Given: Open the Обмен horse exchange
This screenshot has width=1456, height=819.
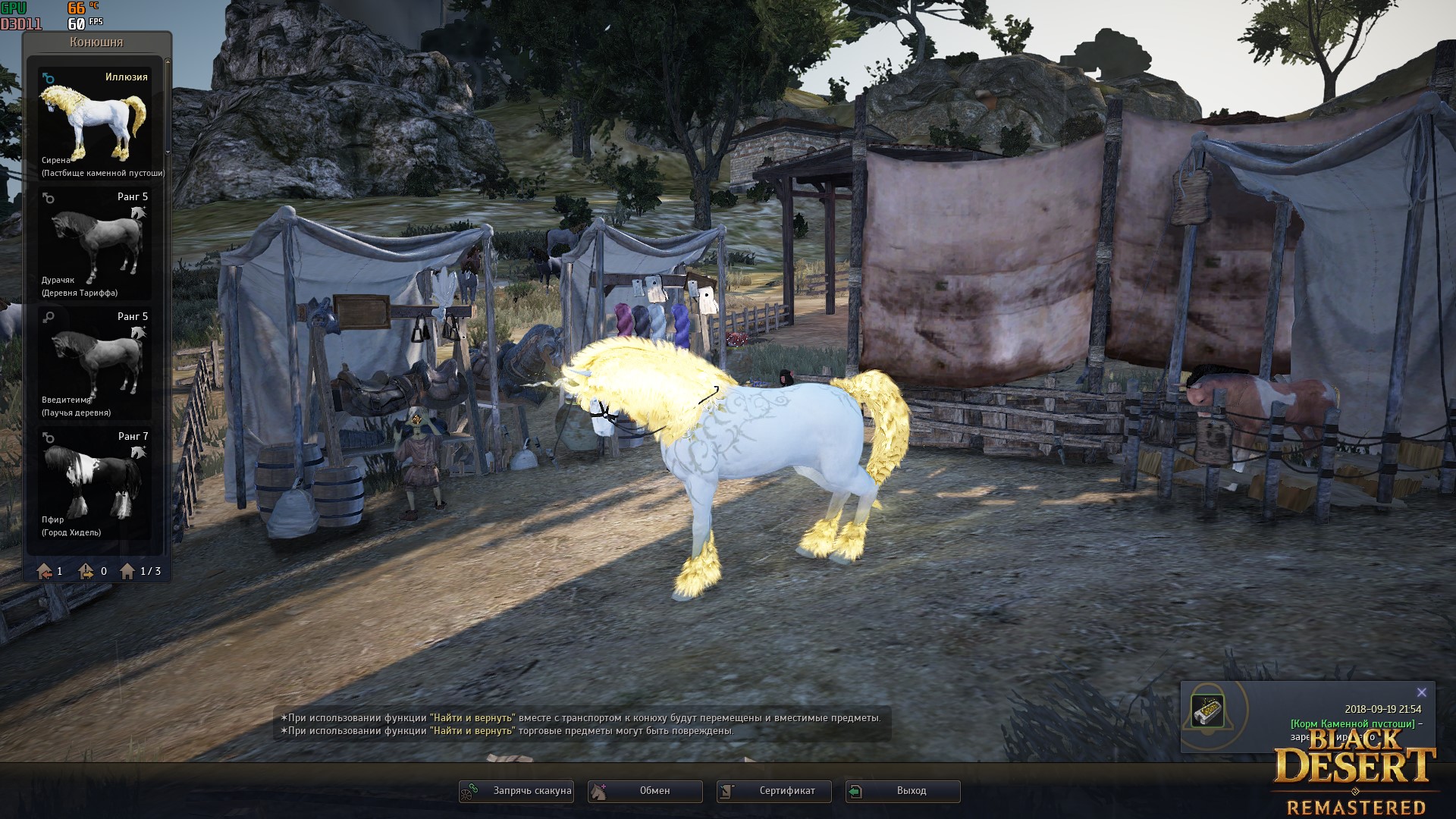Looking at the screenshot, I should click(645, 791).
